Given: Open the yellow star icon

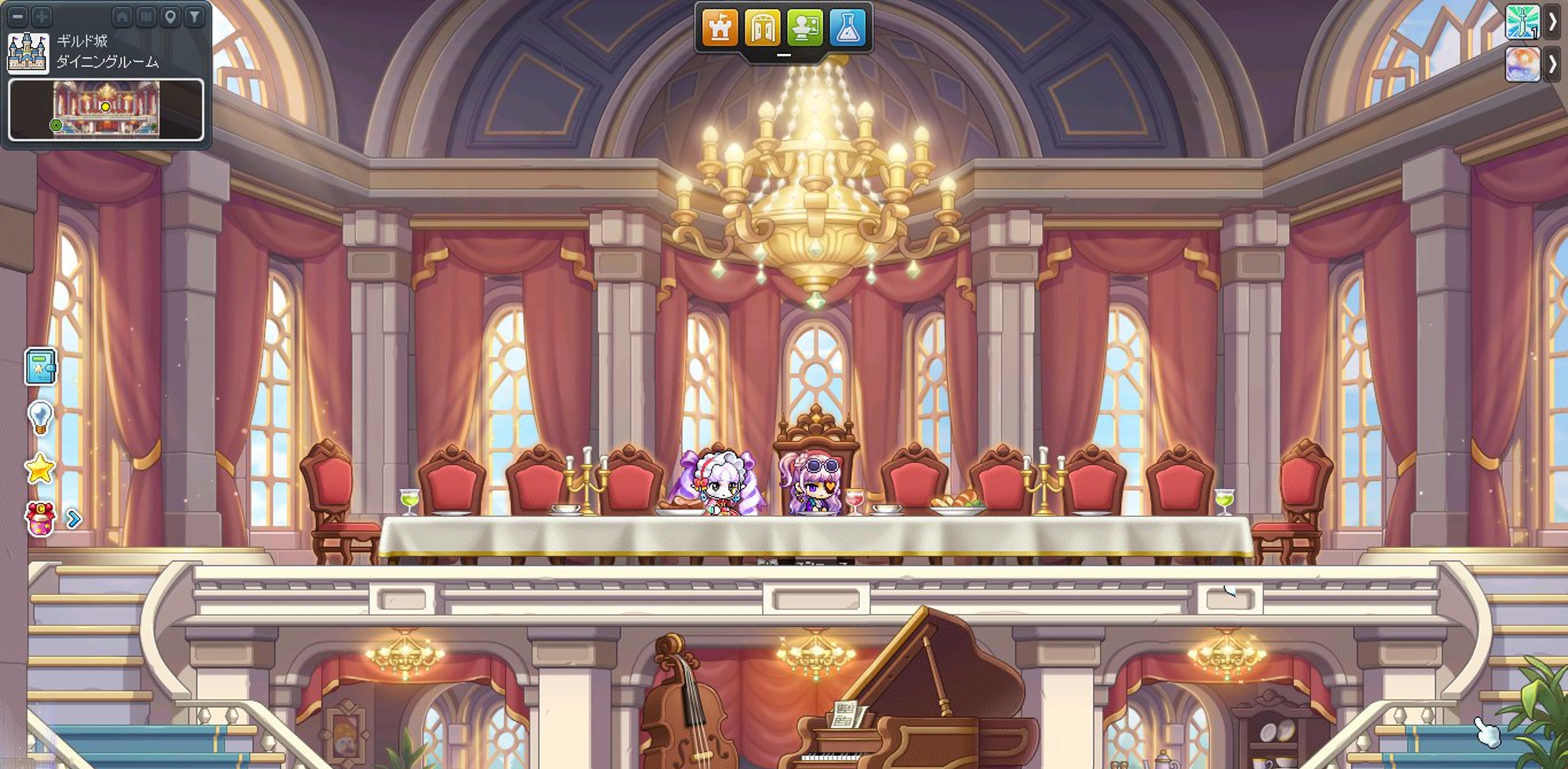Looking at the screenshot, I should pyautogui.click(x=40, y=469).
